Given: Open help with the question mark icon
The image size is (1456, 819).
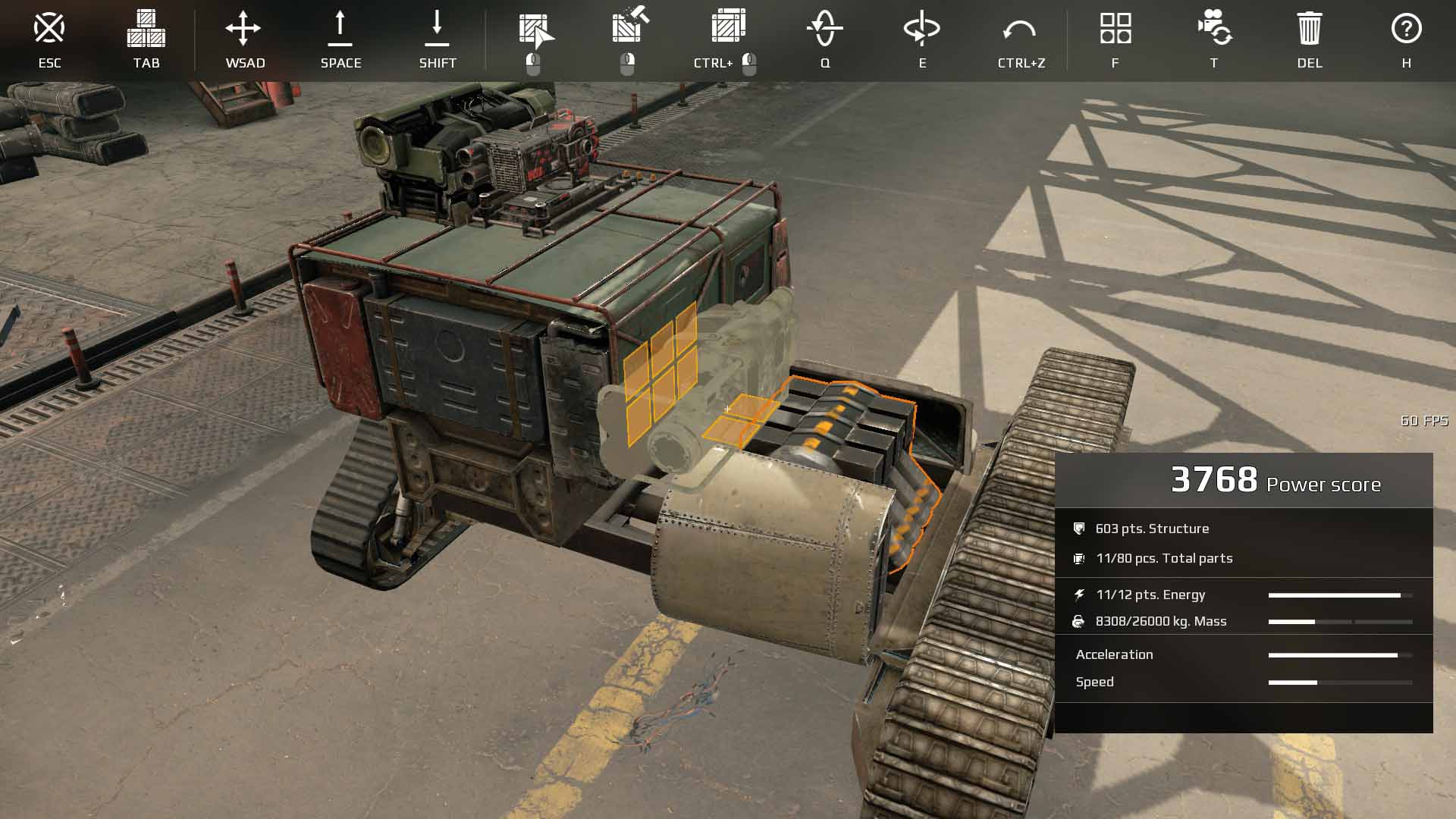Looking at the screenshot, I should pos(1406,29).
